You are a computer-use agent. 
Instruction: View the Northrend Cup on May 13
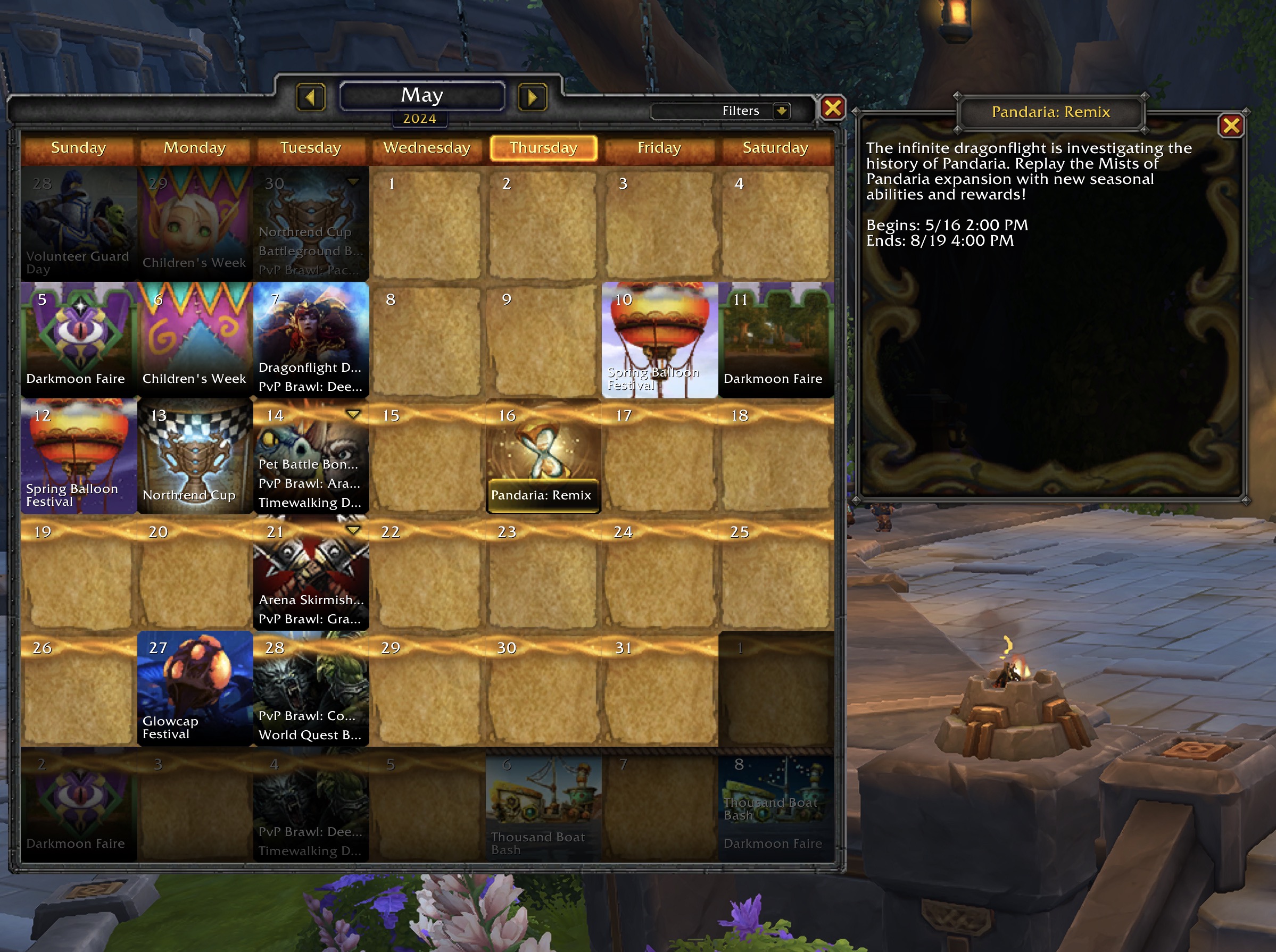coord(195,456)
